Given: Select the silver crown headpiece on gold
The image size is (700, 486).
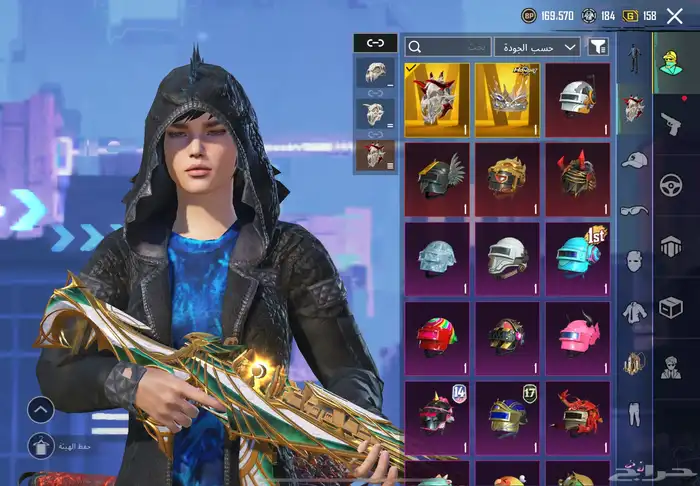Looking at the screenshot, I should coord(507,98).
